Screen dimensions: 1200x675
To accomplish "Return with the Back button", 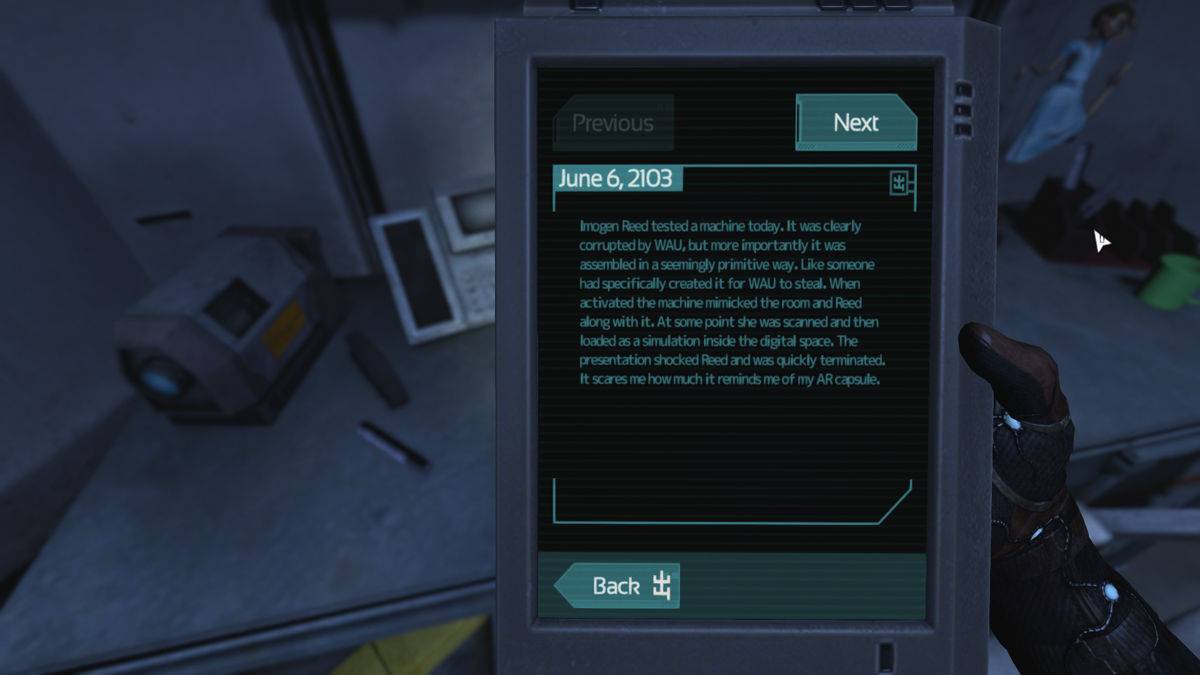I will [618, 586].
